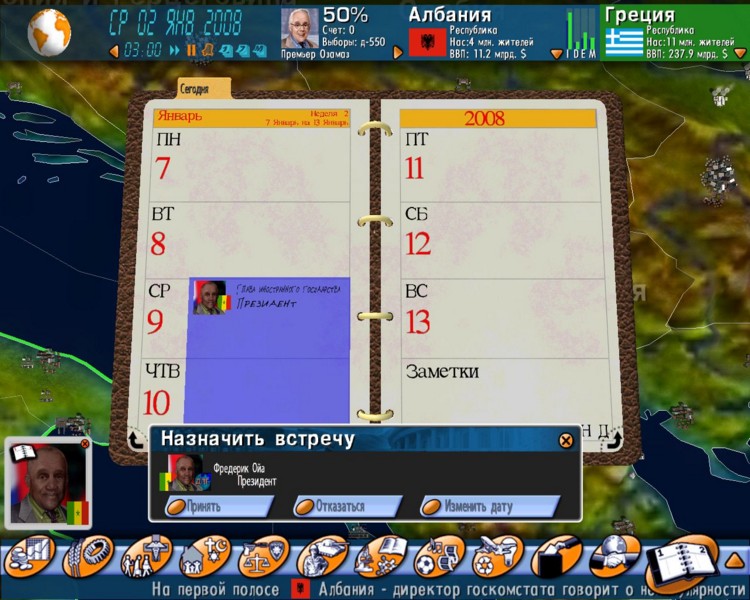750x600 pixels.
Task: Select the president's appointment on Wednesday 9
Action: point(268,298)
